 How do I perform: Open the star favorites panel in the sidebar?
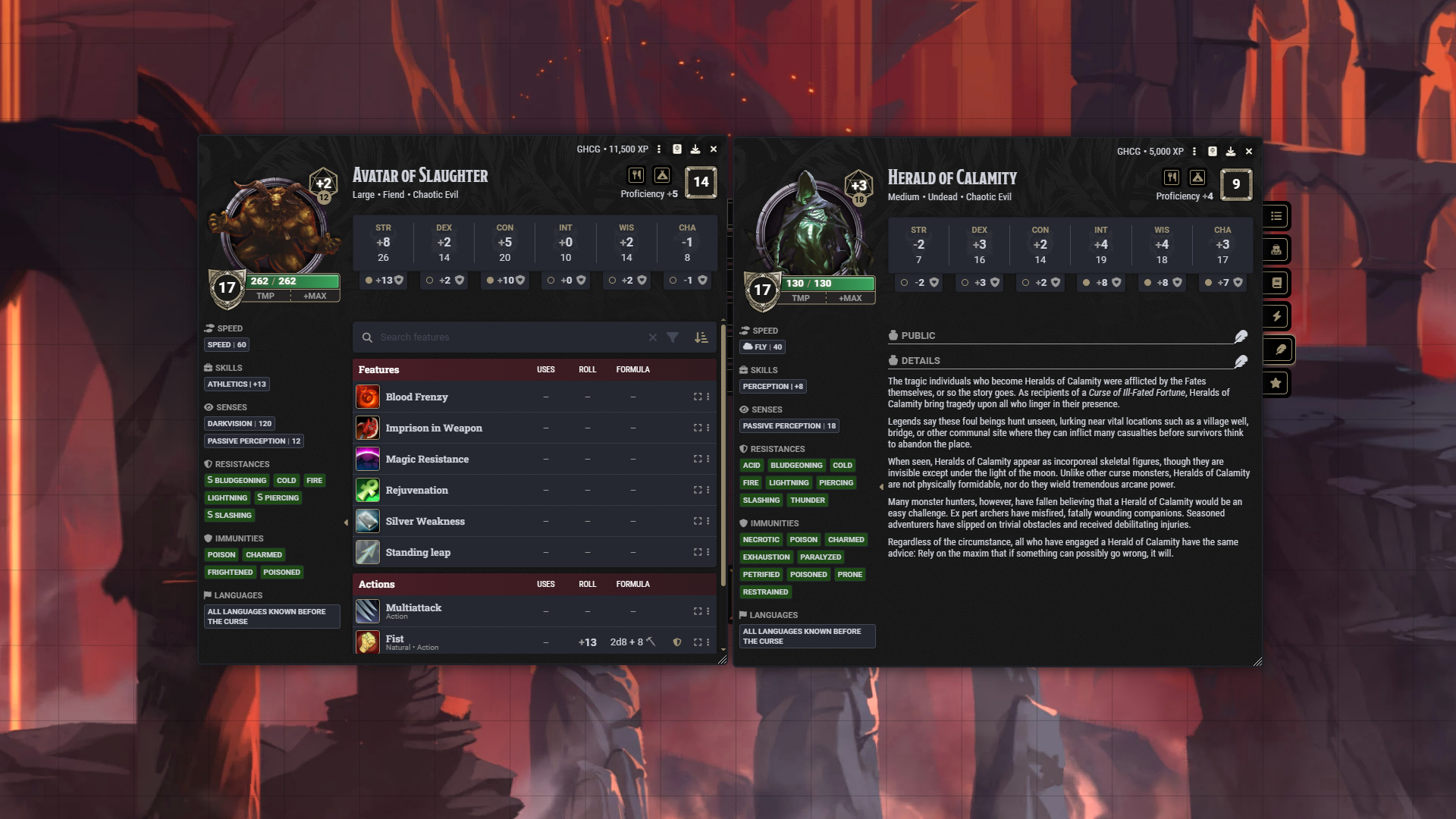(1276, 383)
